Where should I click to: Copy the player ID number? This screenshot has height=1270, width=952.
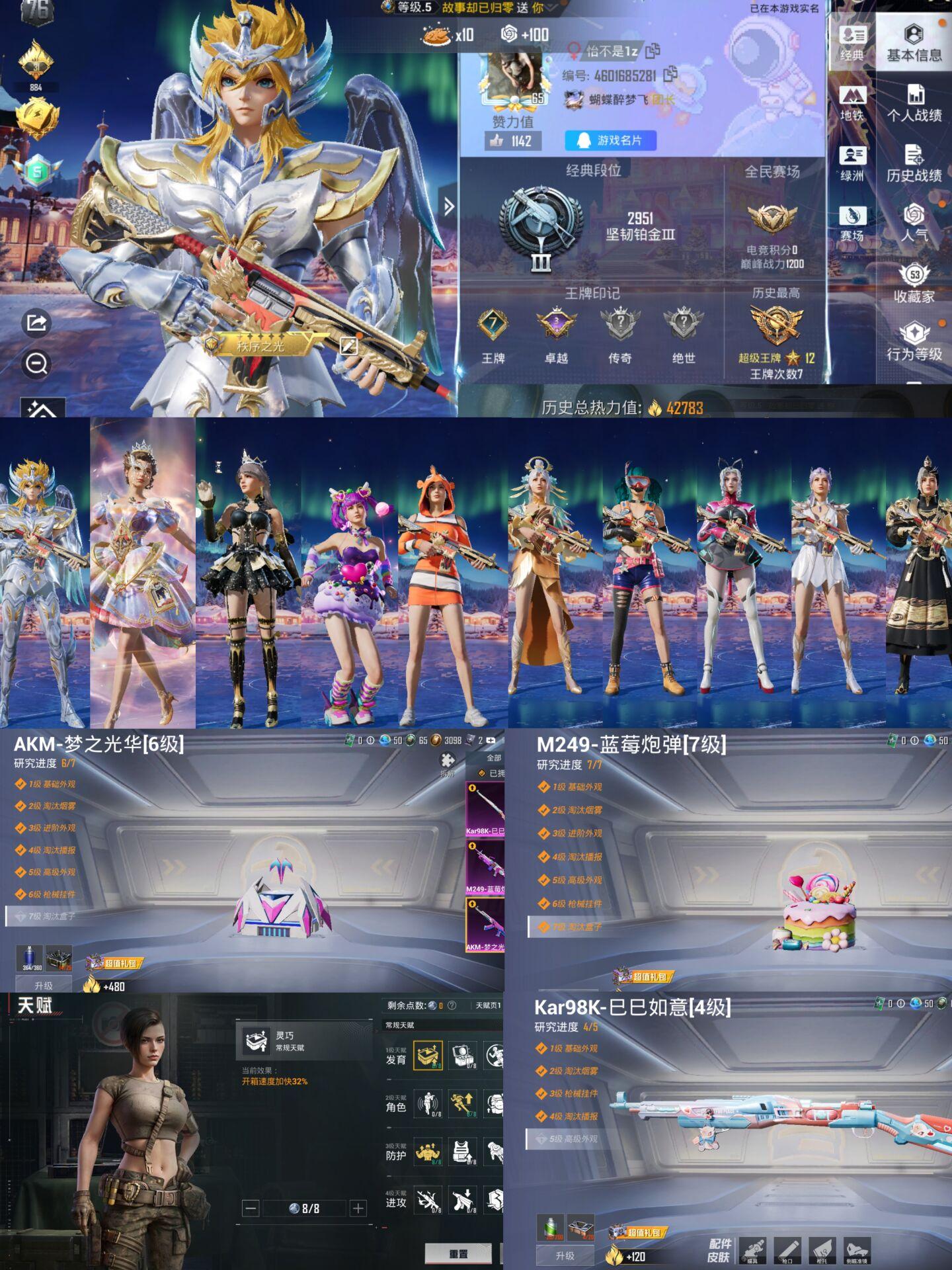click(x=670, y=75)
